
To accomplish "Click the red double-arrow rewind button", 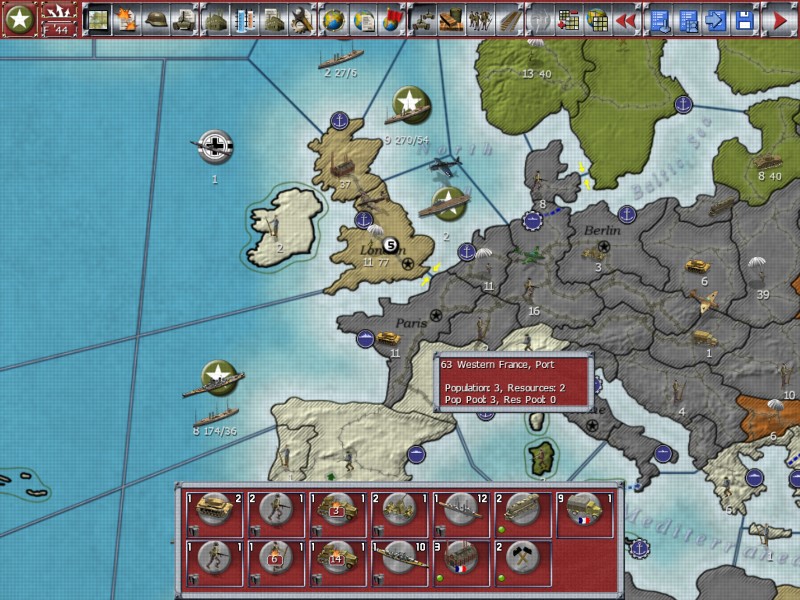I will pos(626,18).
